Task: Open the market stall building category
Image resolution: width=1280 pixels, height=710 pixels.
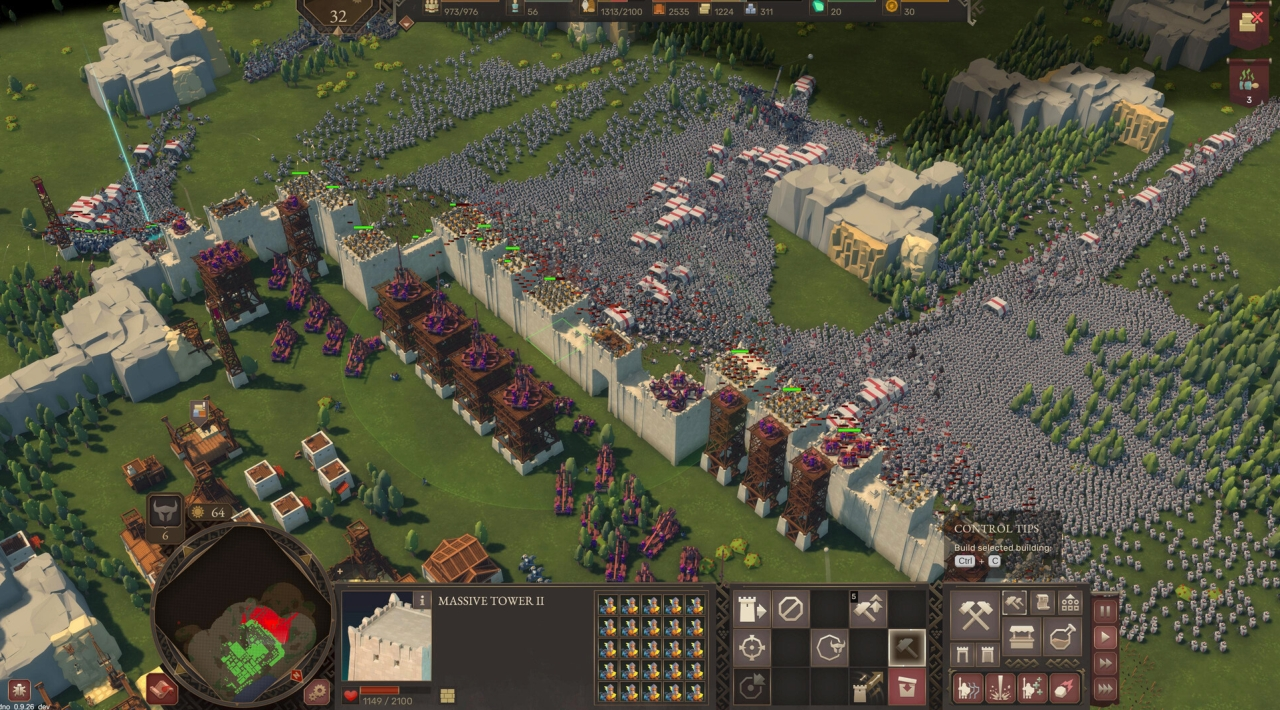Action: coord(1021,637)
